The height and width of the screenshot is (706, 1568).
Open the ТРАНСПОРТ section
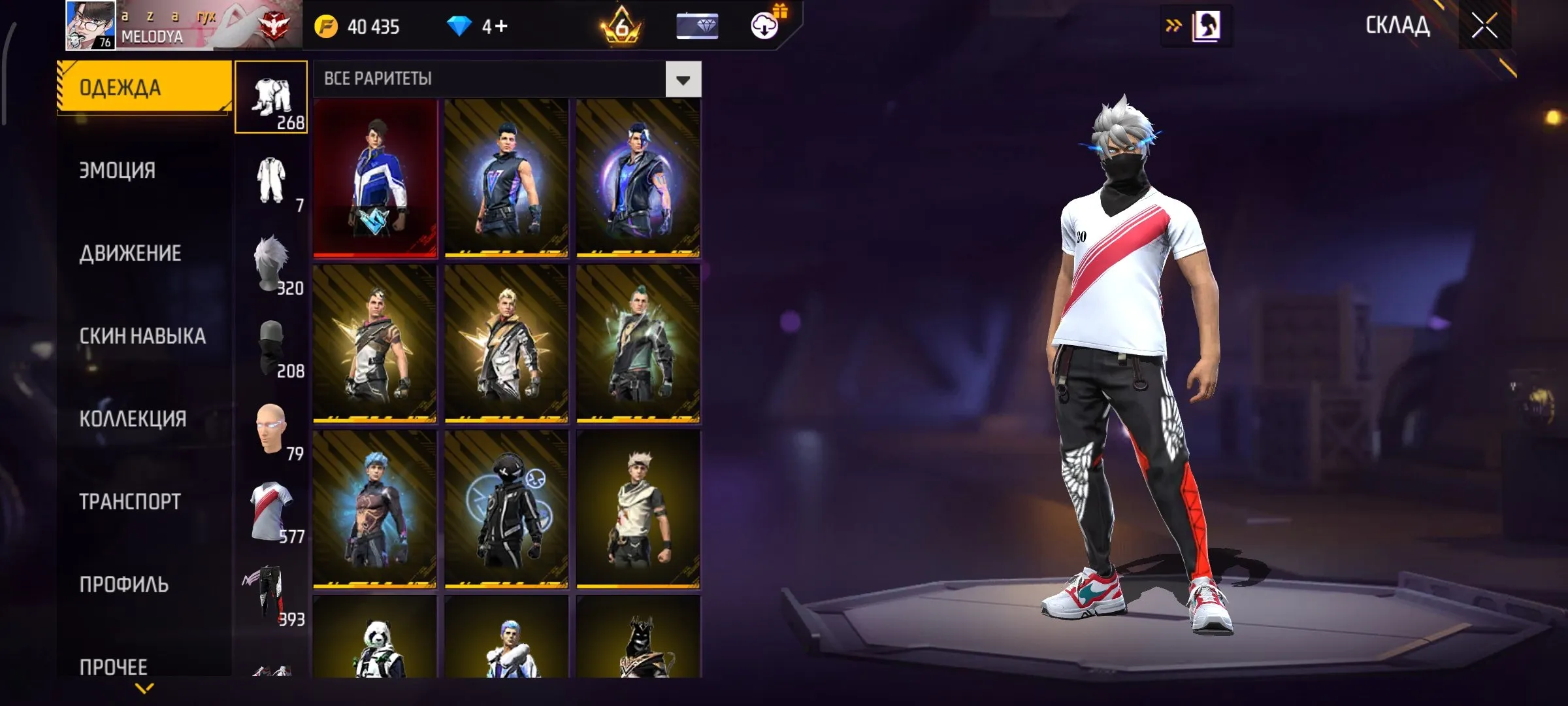129,502
